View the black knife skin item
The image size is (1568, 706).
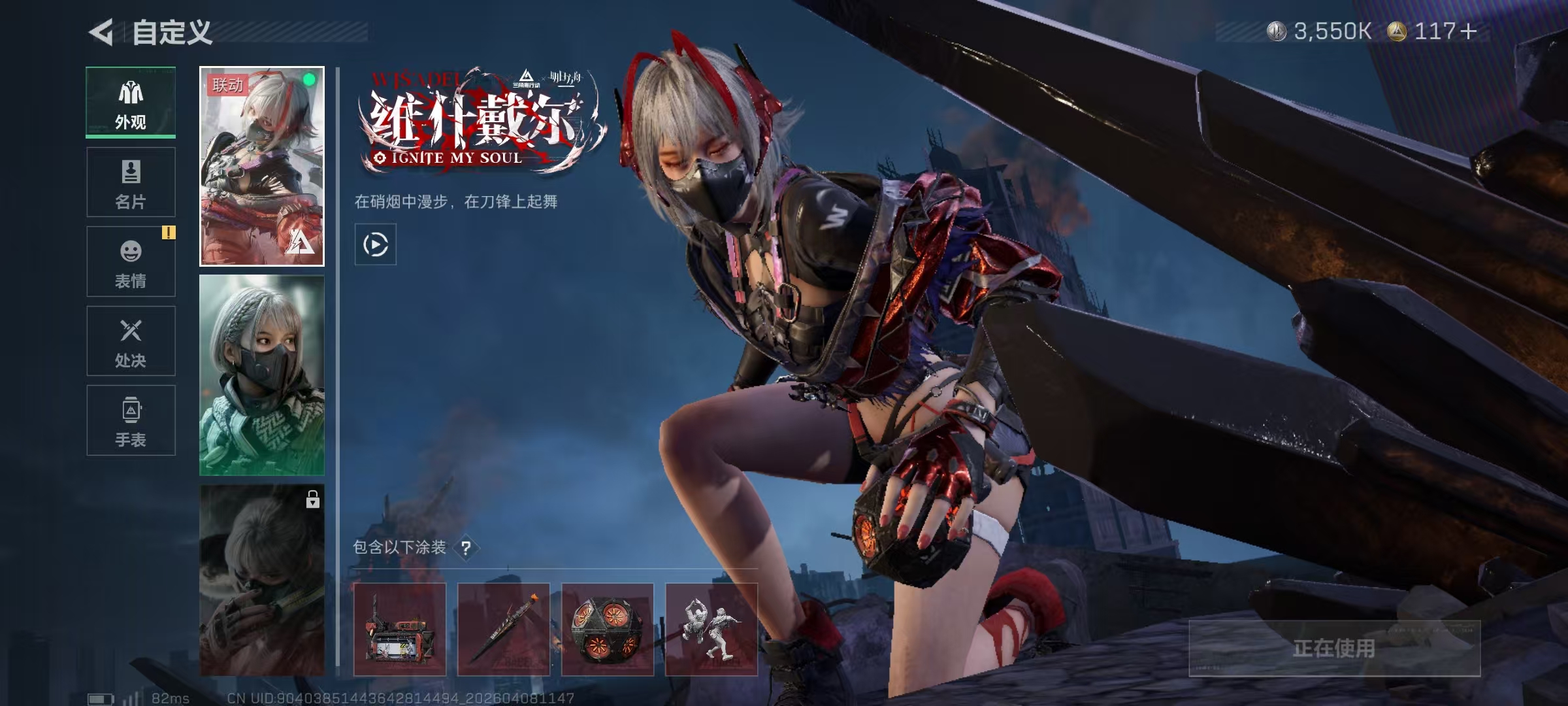[x=504, y=630]
